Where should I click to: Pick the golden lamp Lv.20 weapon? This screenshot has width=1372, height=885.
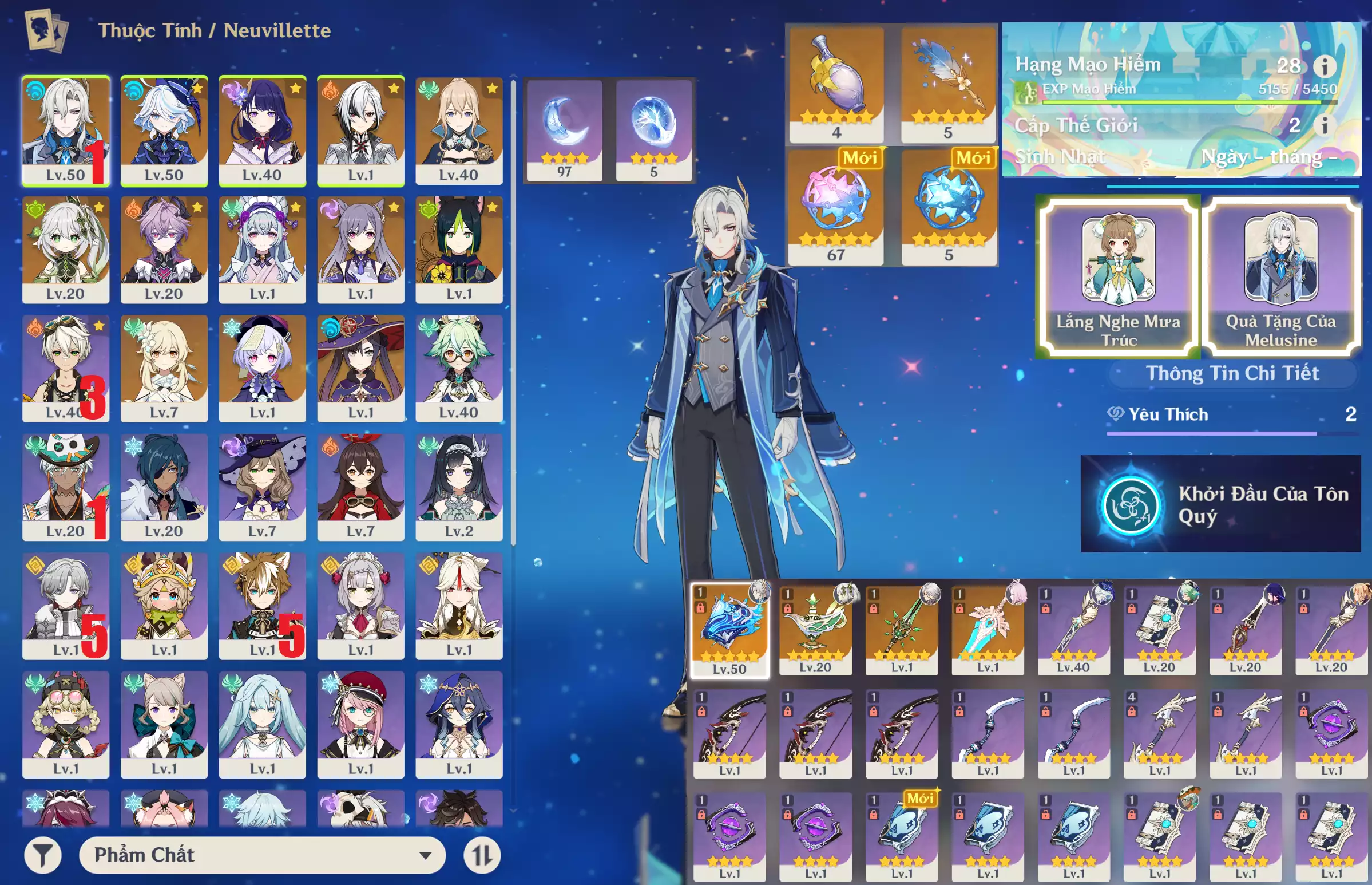coord(815,629)
